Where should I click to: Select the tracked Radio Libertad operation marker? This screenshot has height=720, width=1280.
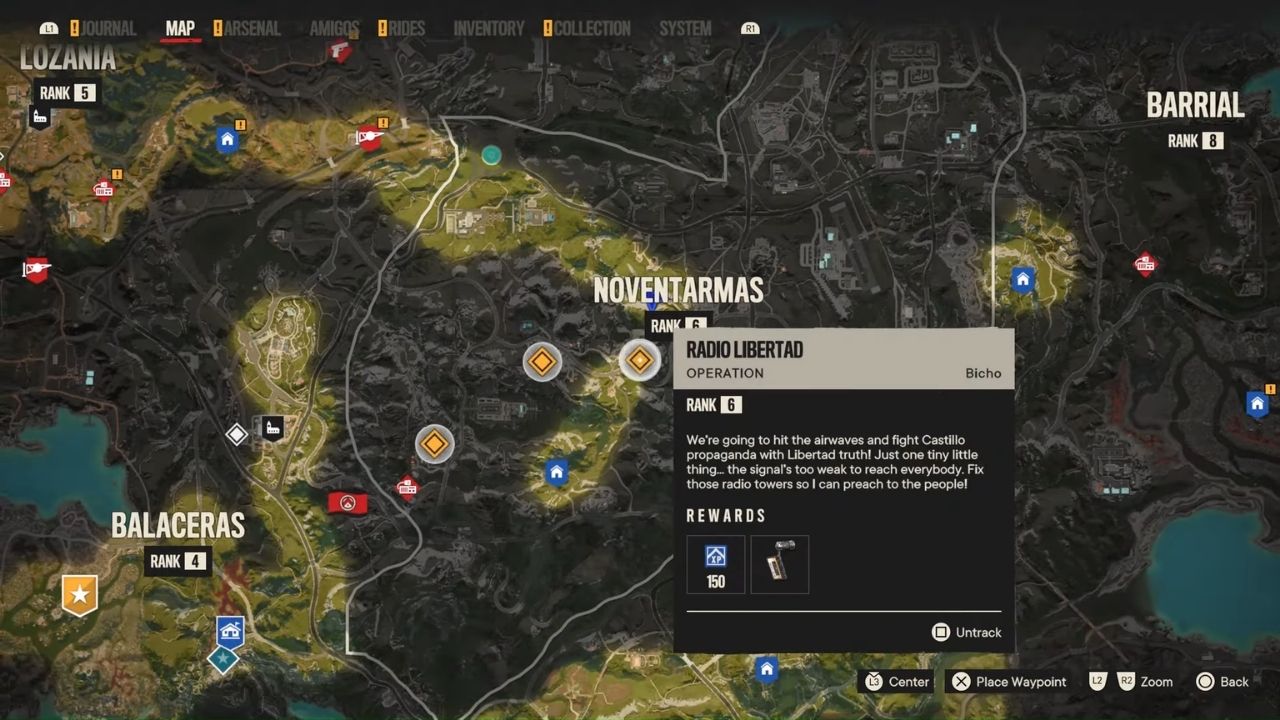pos(639,360)
